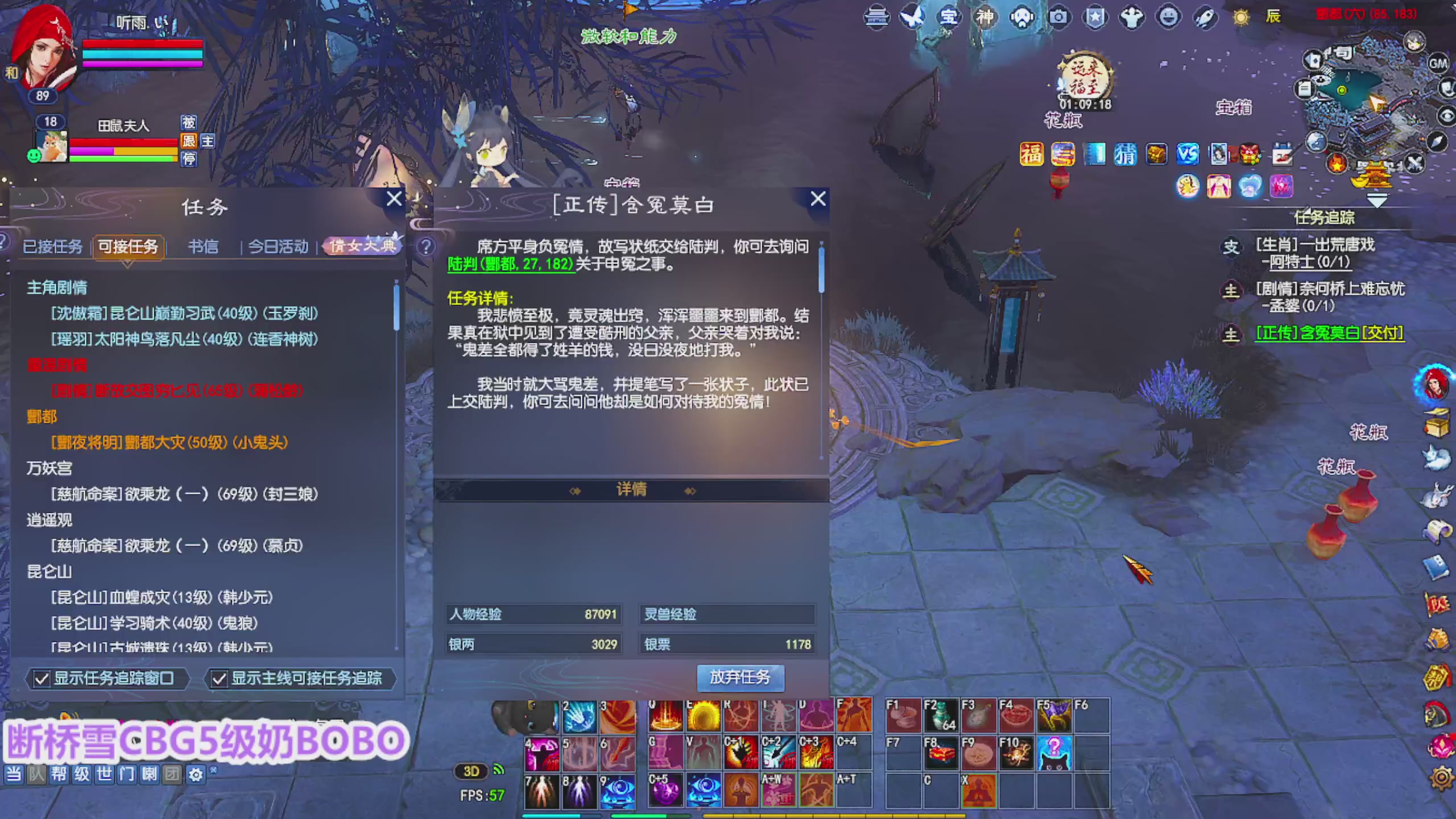Open the 福 fortune event icon

pos(1031,154)
